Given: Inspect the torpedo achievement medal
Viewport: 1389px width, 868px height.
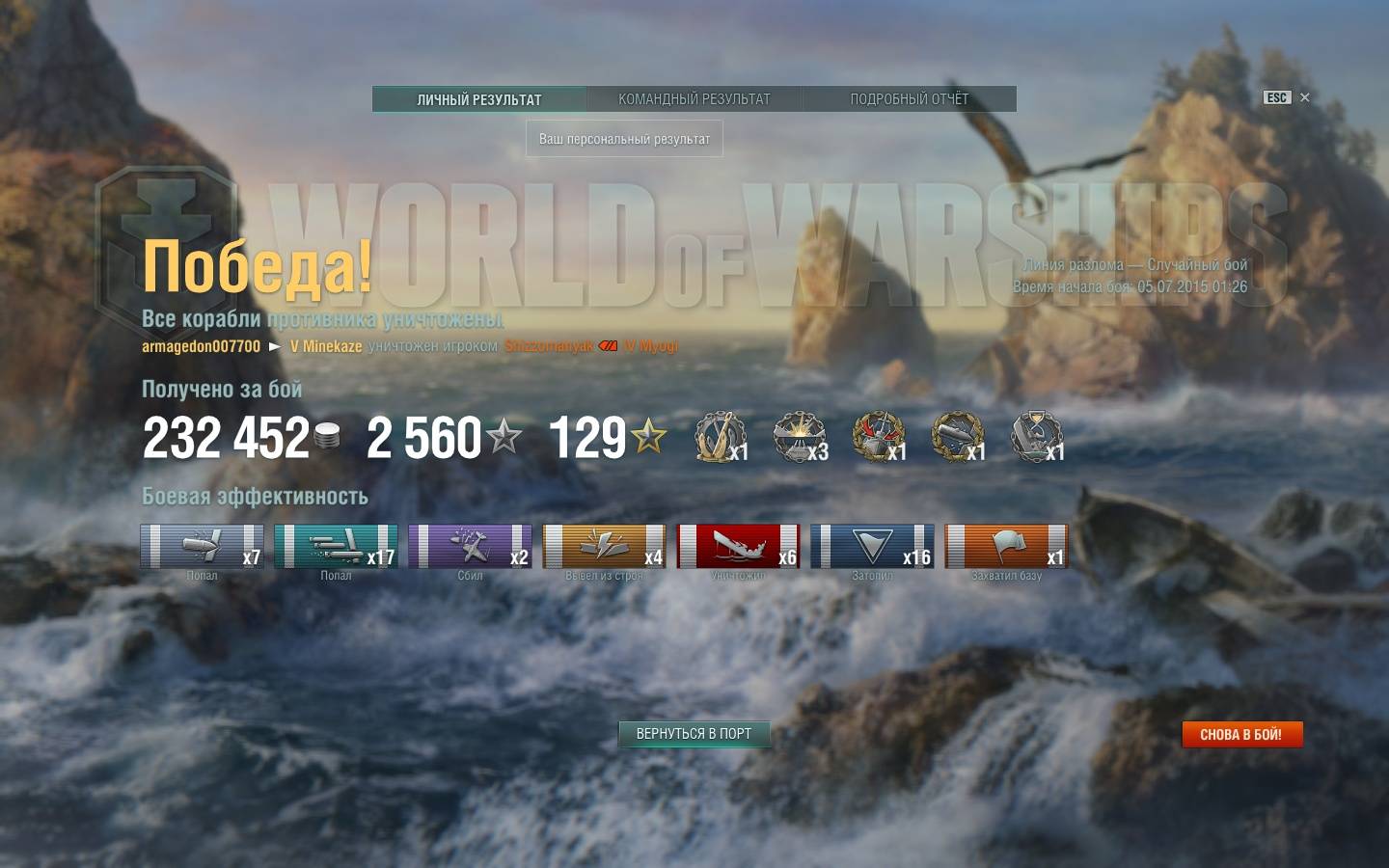Looking at the screenshot, I should coord(957,437).
